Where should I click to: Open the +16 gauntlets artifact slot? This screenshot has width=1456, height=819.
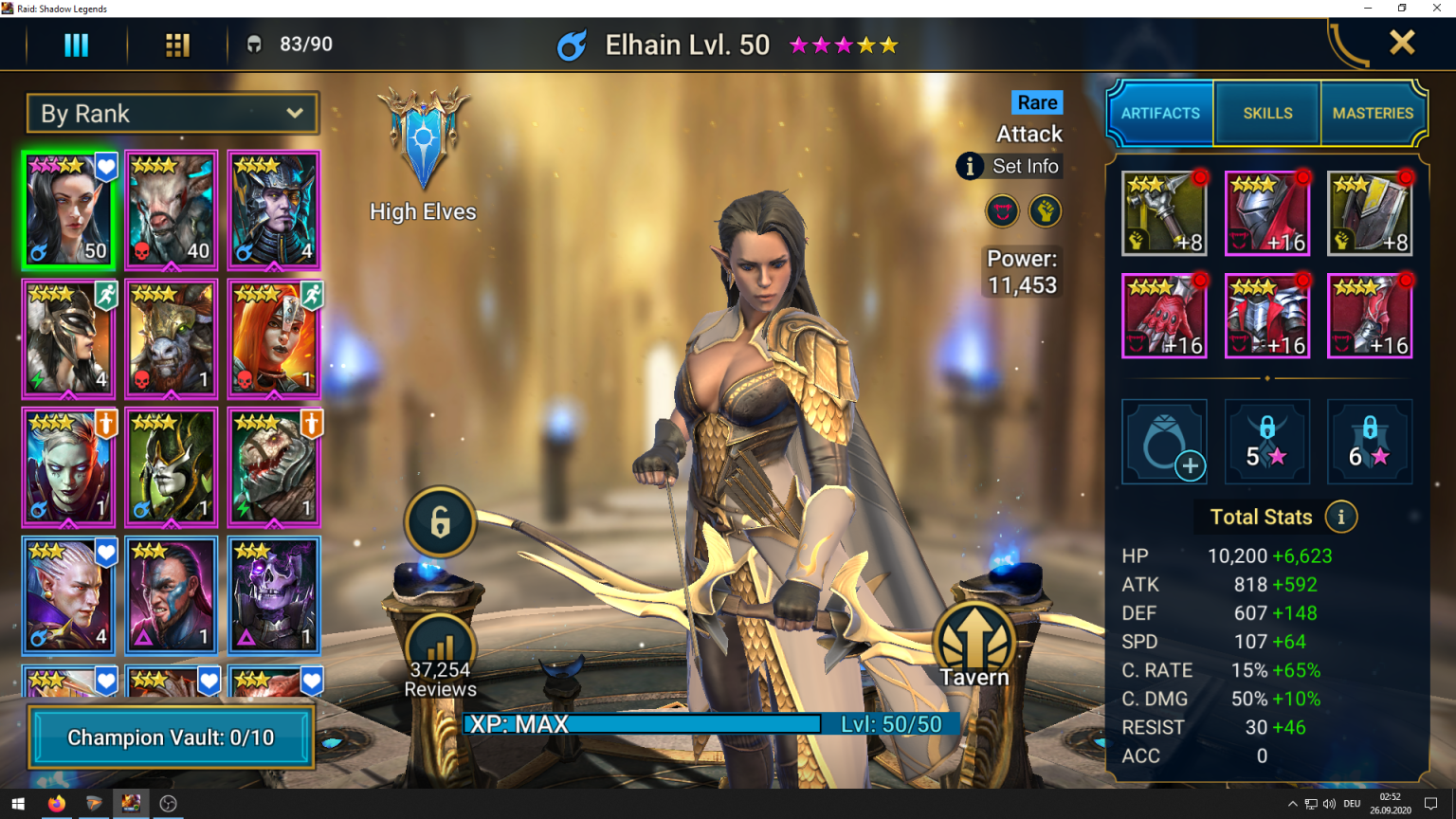pos(1164,315)
